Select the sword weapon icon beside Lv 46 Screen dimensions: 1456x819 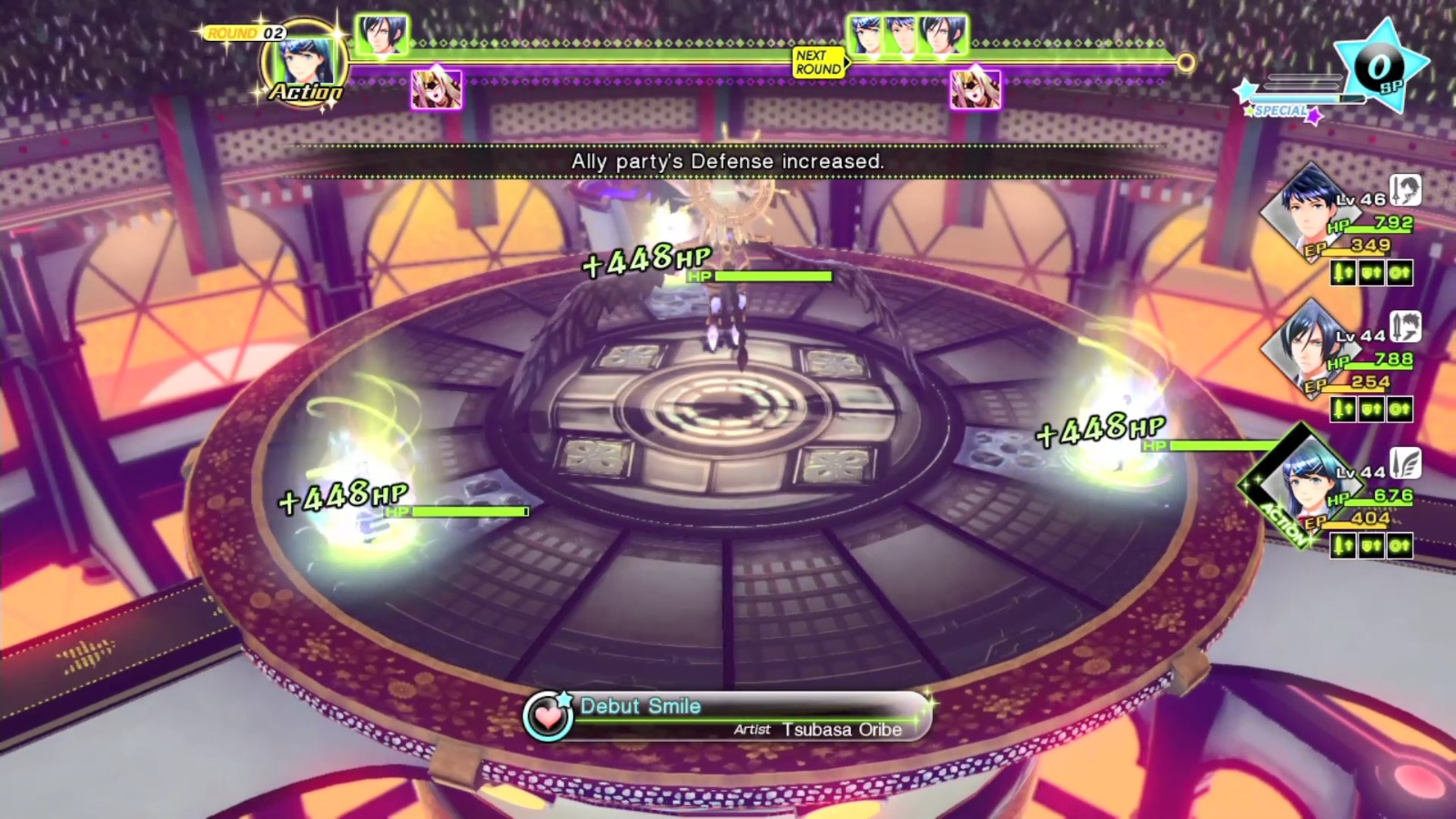tap(1405, 190)
